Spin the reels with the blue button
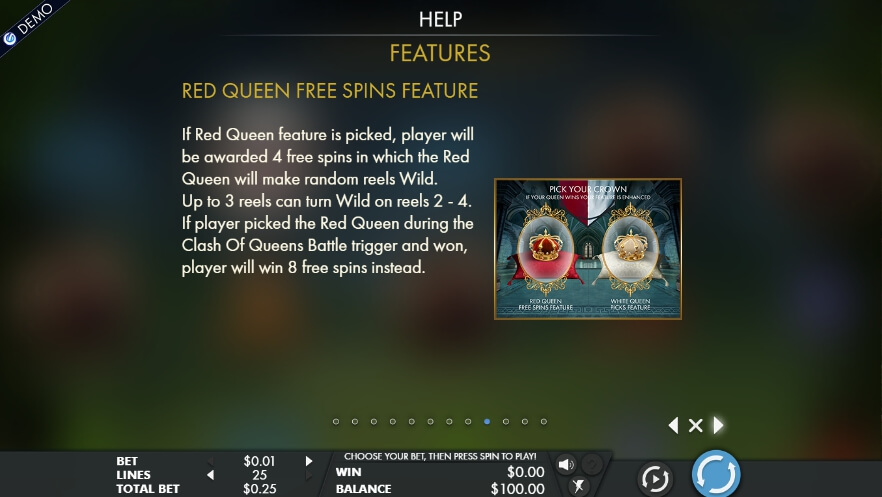The height and width of the screenshot is (497, 882). [716, 474]
